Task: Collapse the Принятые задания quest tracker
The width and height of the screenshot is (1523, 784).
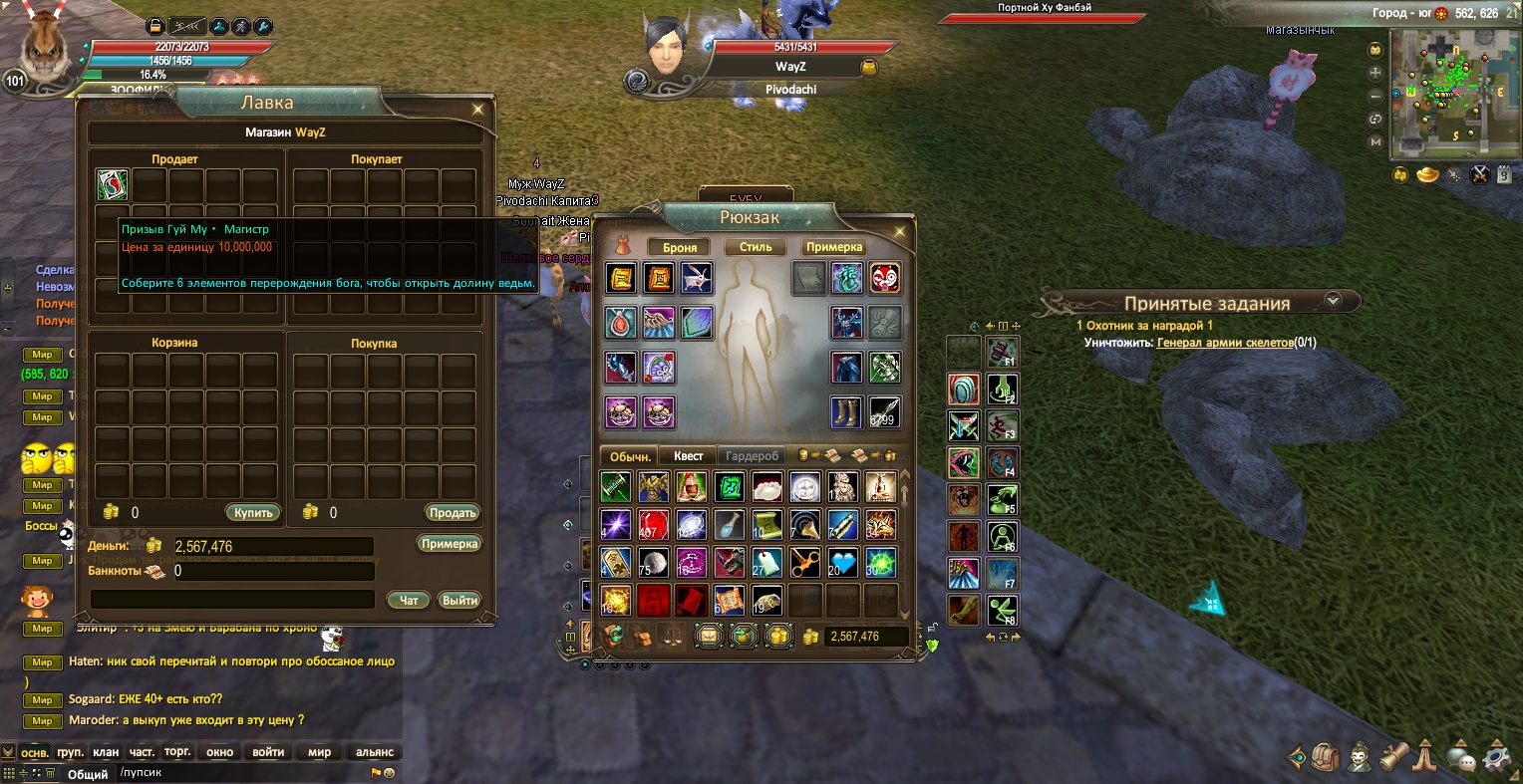Action: point(1333,300)
